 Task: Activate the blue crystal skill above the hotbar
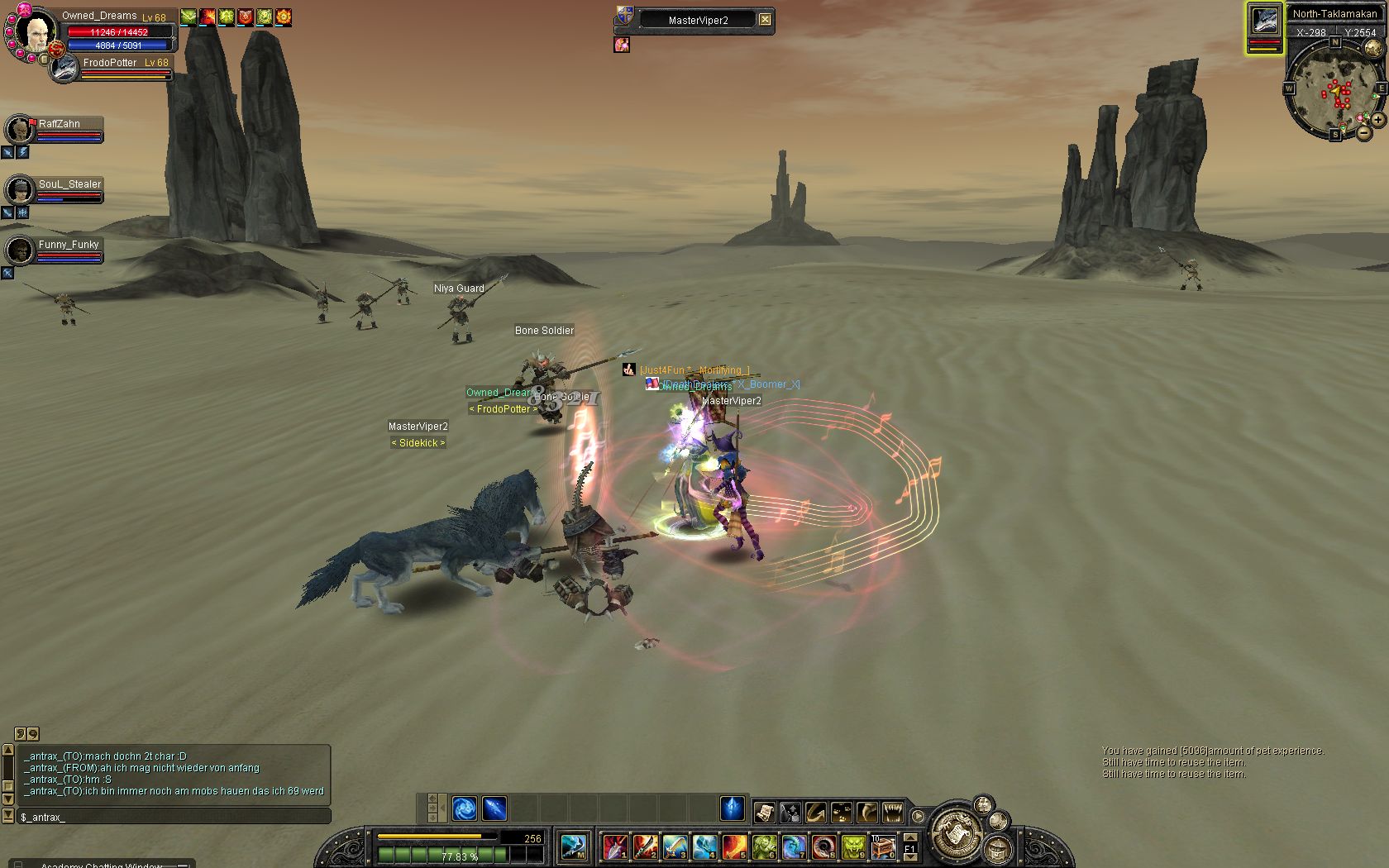click(x=732, y=808)
